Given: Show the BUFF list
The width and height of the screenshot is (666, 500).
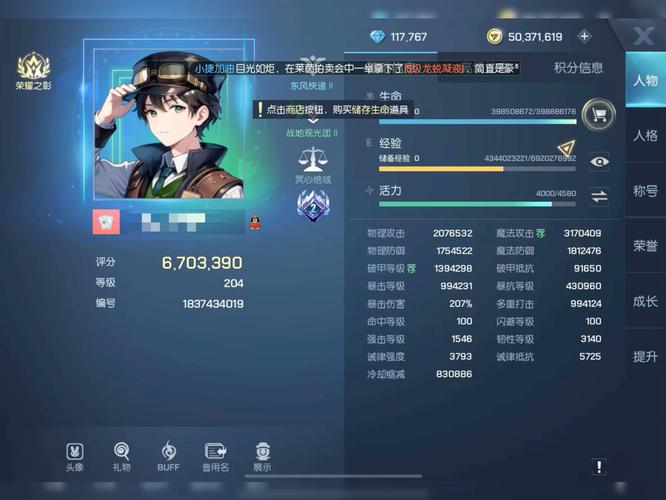Looking at the screenshot, I should pyautogui.click(x=168, y=455).
